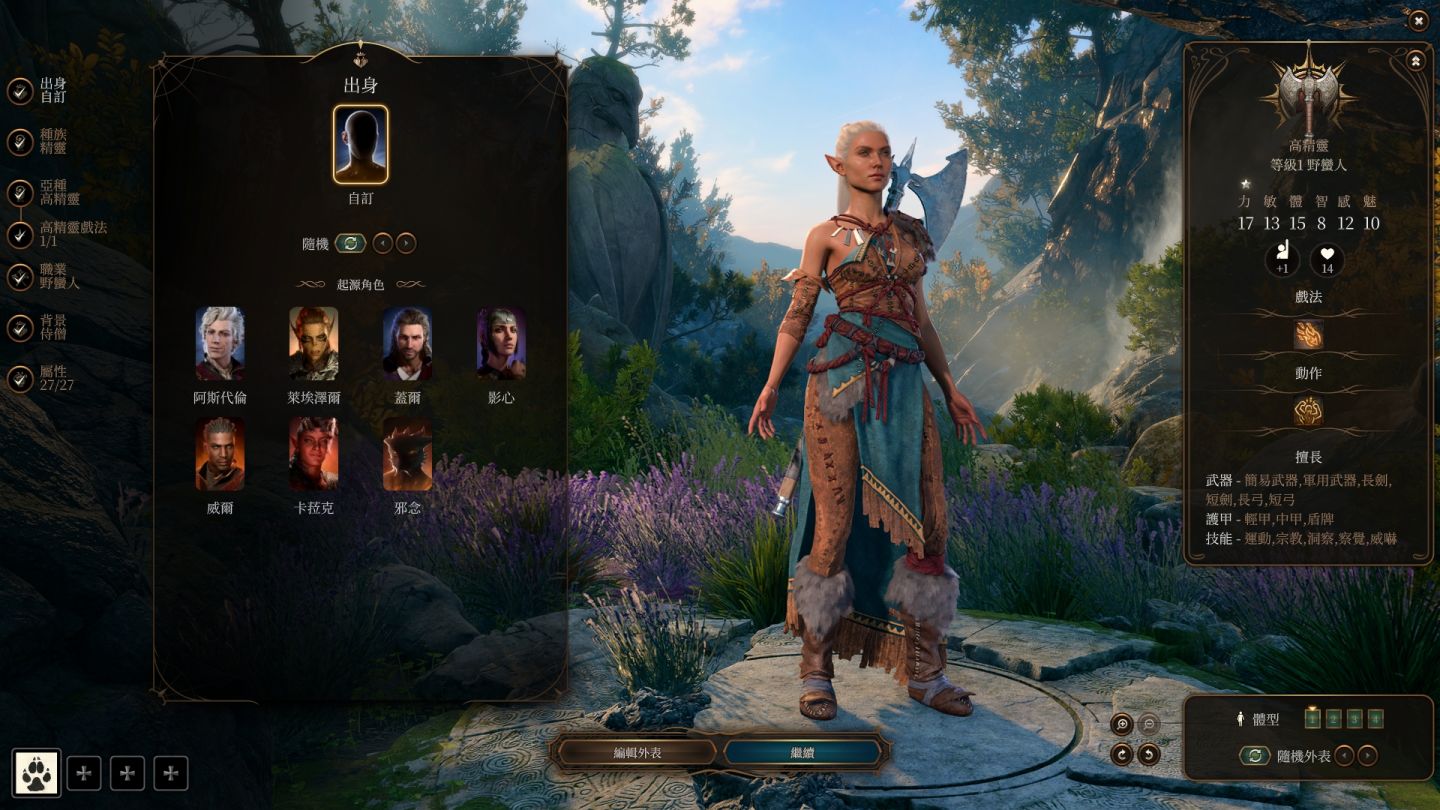
Task: Select origin character 影心
Action: [501, 344]
